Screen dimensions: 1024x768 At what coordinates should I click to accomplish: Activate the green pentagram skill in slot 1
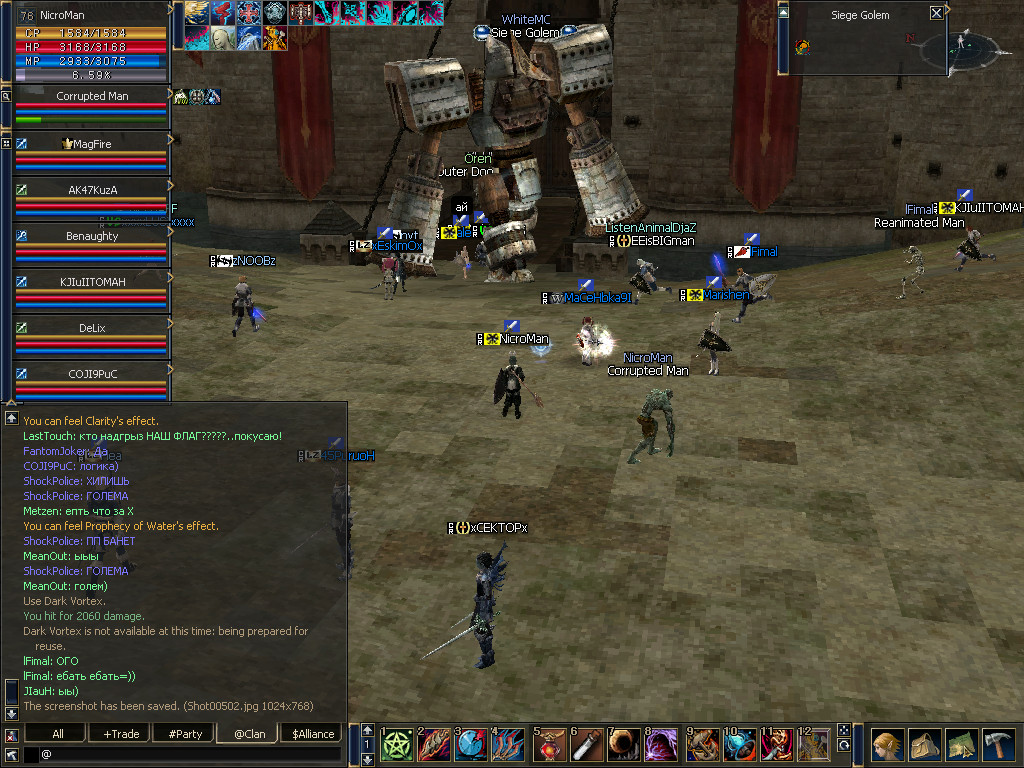pyautogui.click(x=397, y=745)
